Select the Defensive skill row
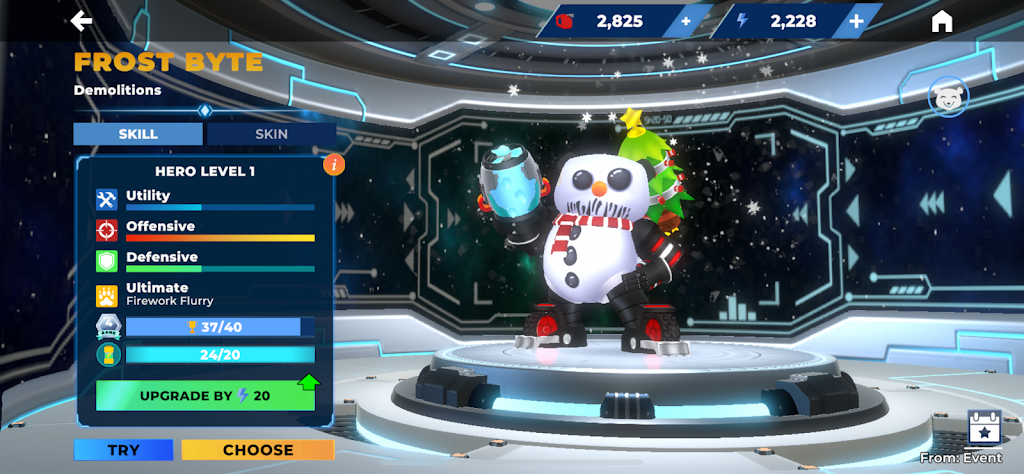Image resolution: width=1024 pixels, height=474 pixels. 205,261
